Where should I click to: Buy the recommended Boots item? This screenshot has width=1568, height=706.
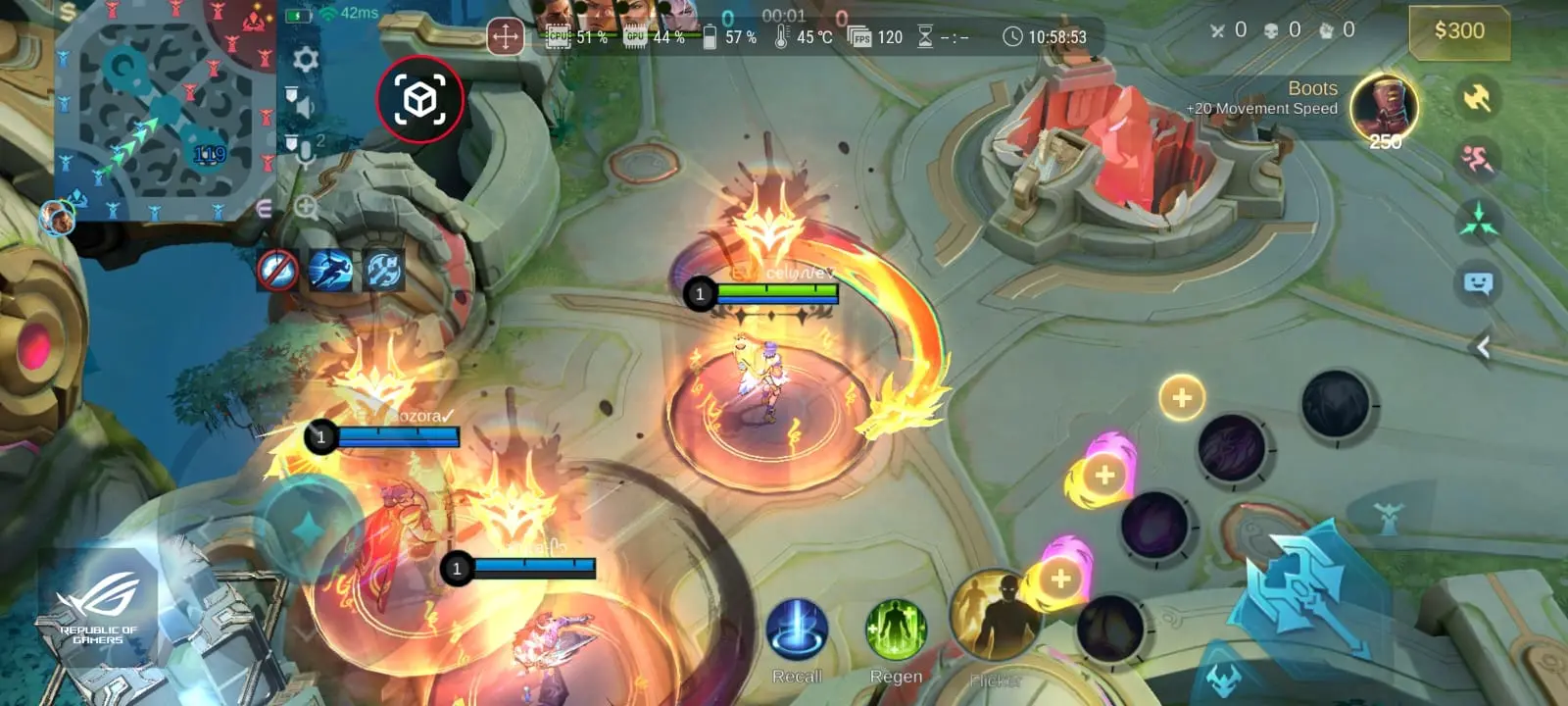(1384, 108)
